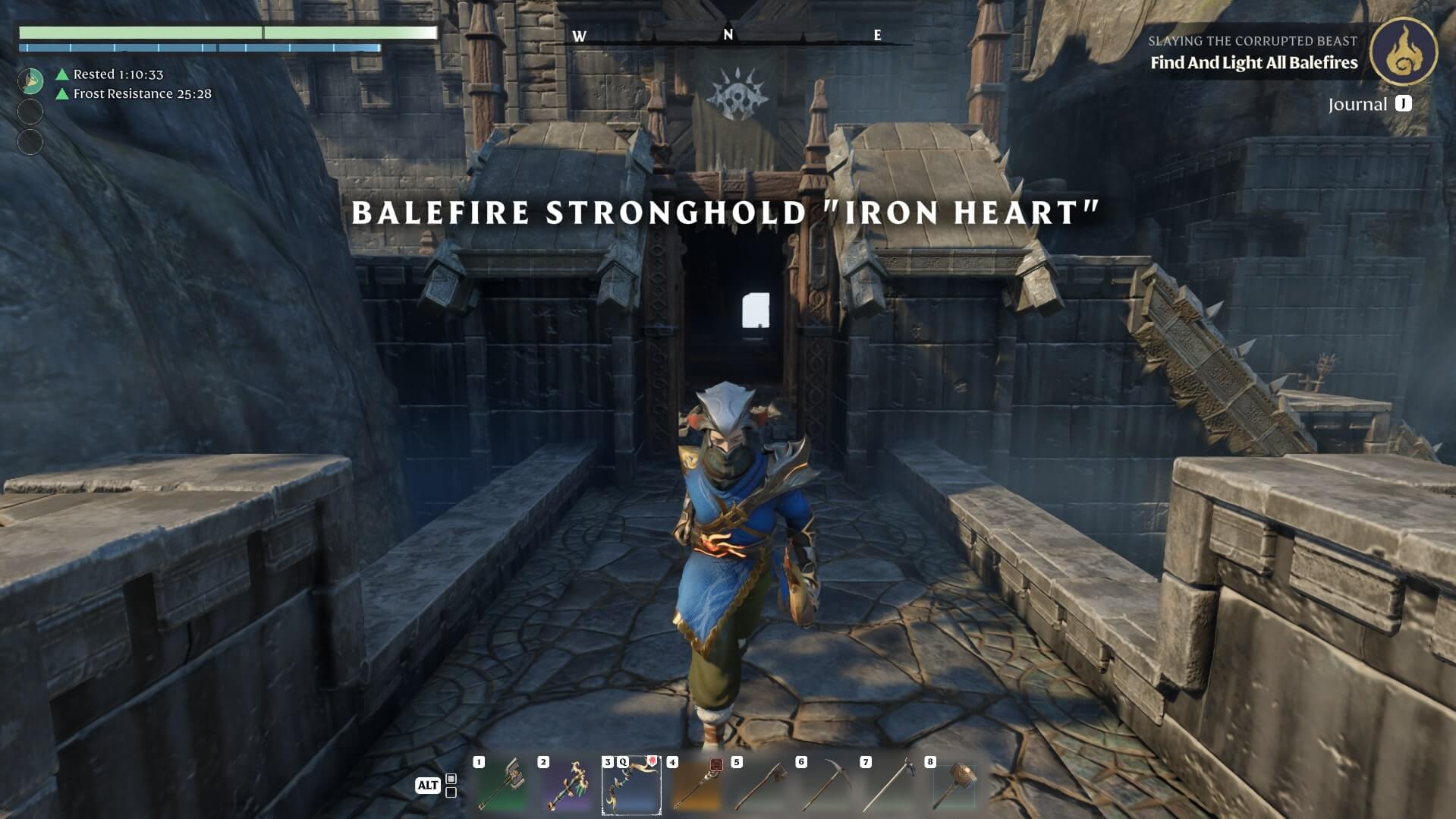Image resolution: width=1456 pixels, height=819 pixels.
Task: Select the construction hammer in slot 8
Action: (954, 786)
